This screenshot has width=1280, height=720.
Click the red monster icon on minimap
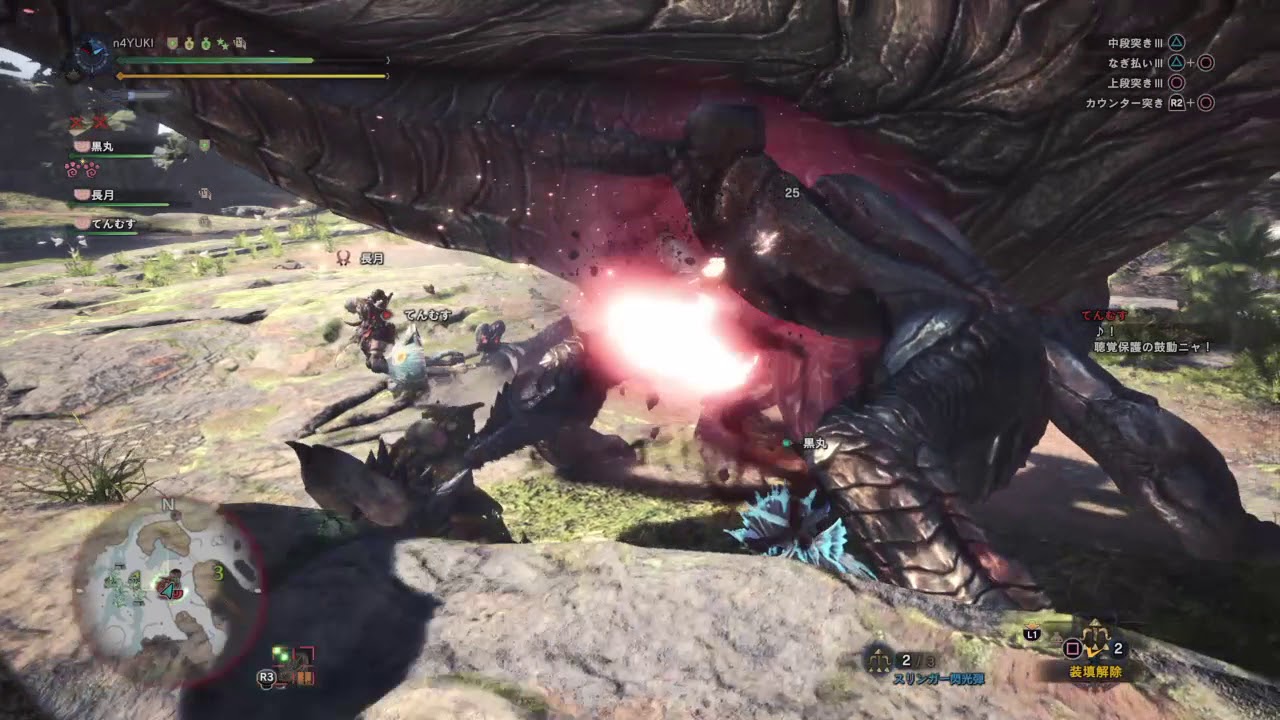[x=170, y=585]
